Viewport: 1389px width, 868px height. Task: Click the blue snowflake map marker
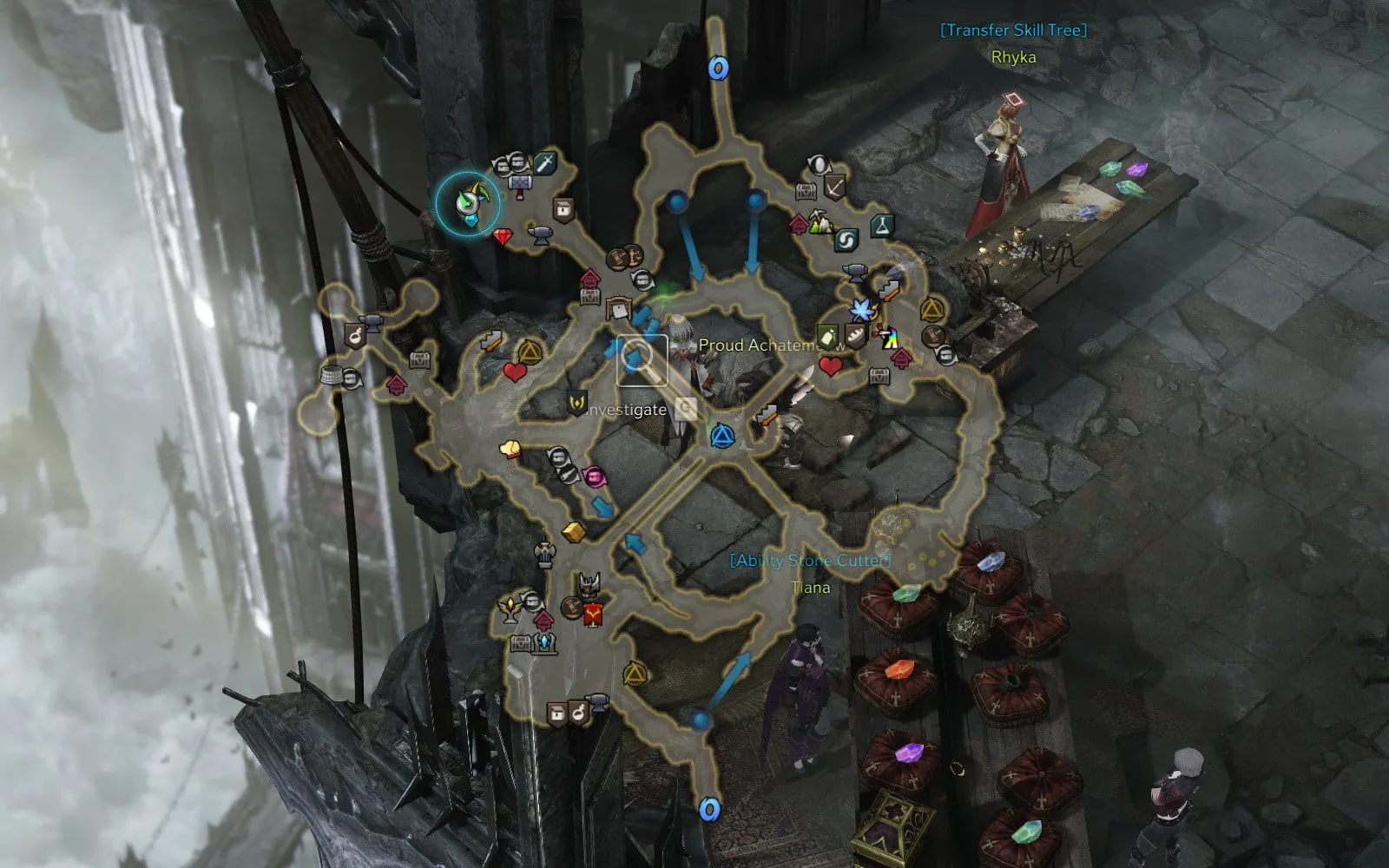coord(861,308)
